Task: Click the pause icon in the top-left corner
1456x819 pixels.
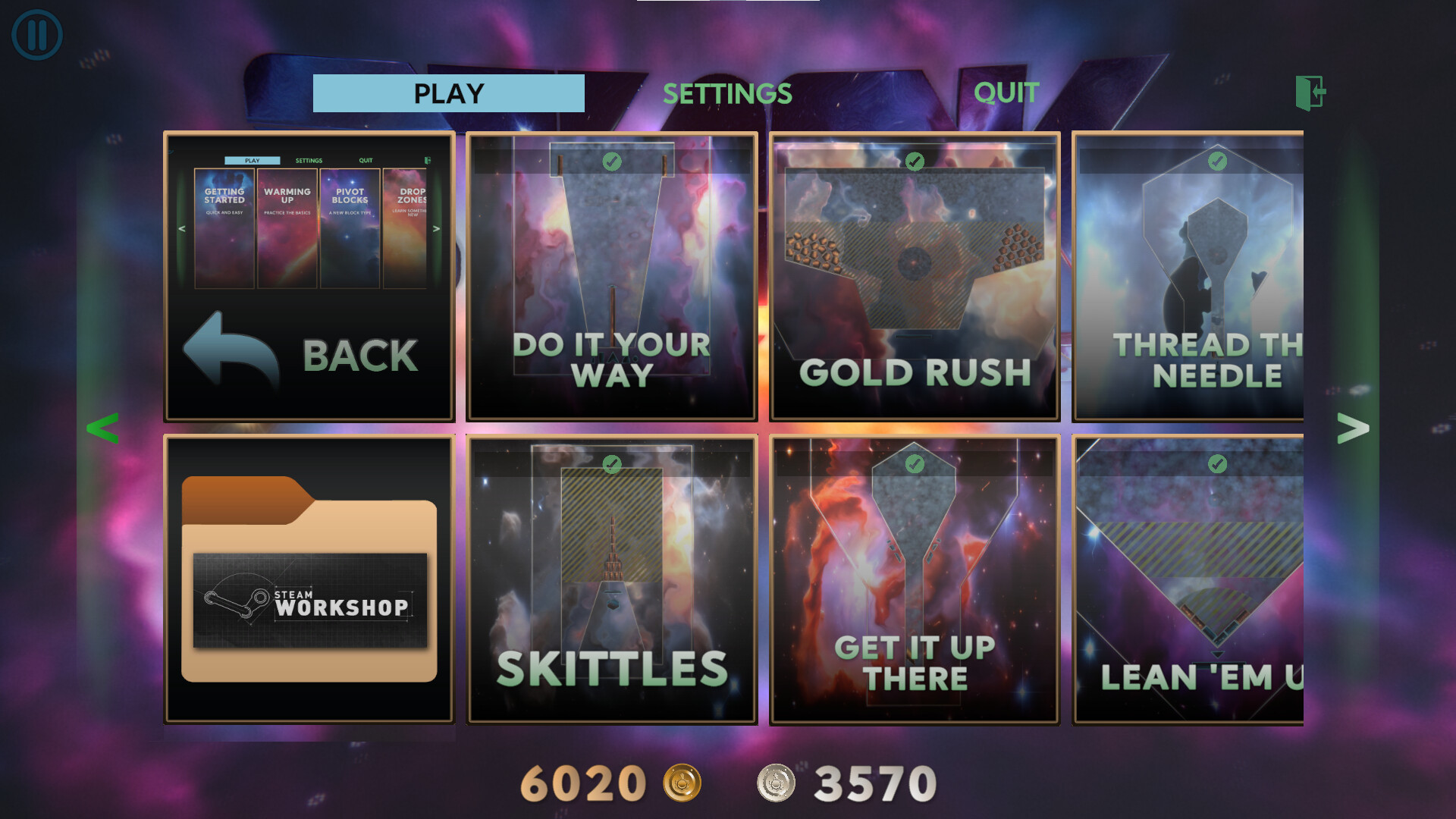Action: [36, 33]
